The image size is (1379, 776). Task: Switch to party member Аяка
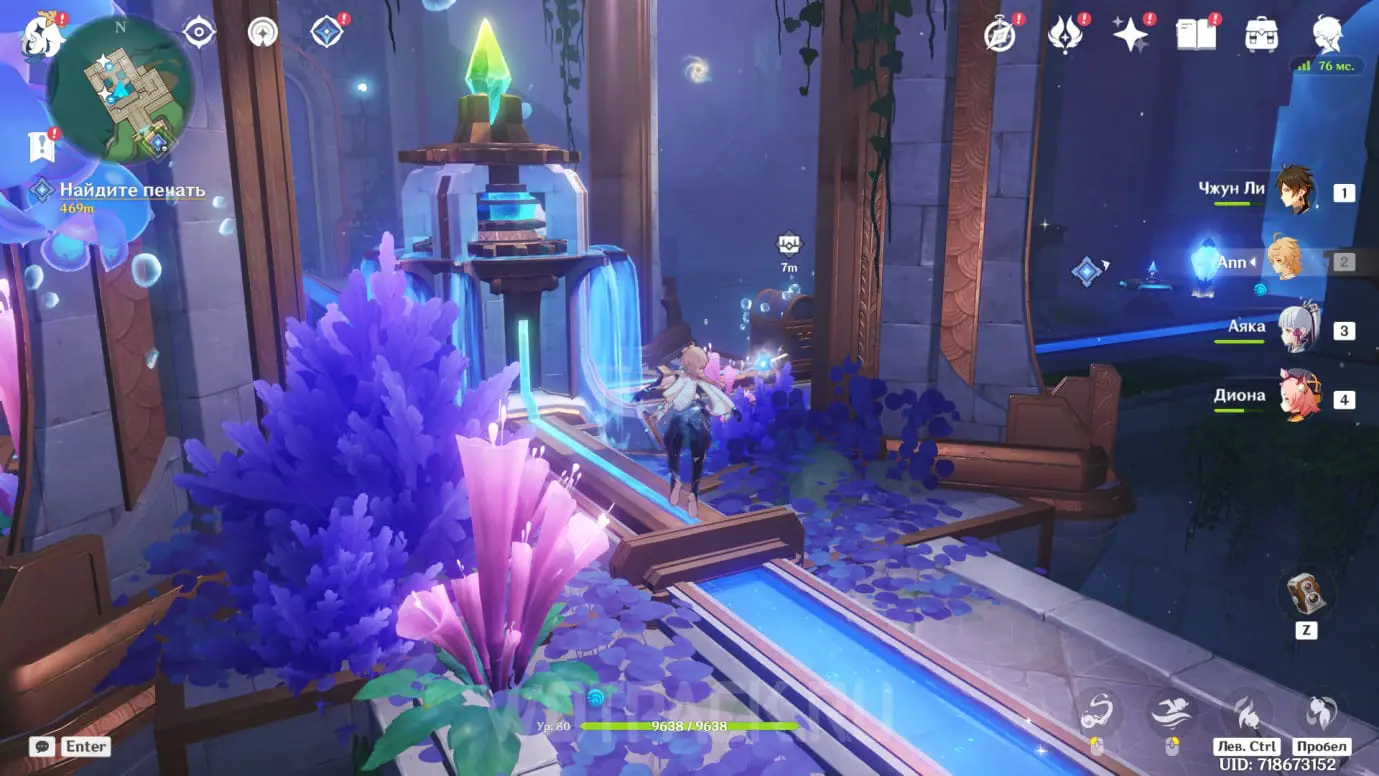(1297, 328)
